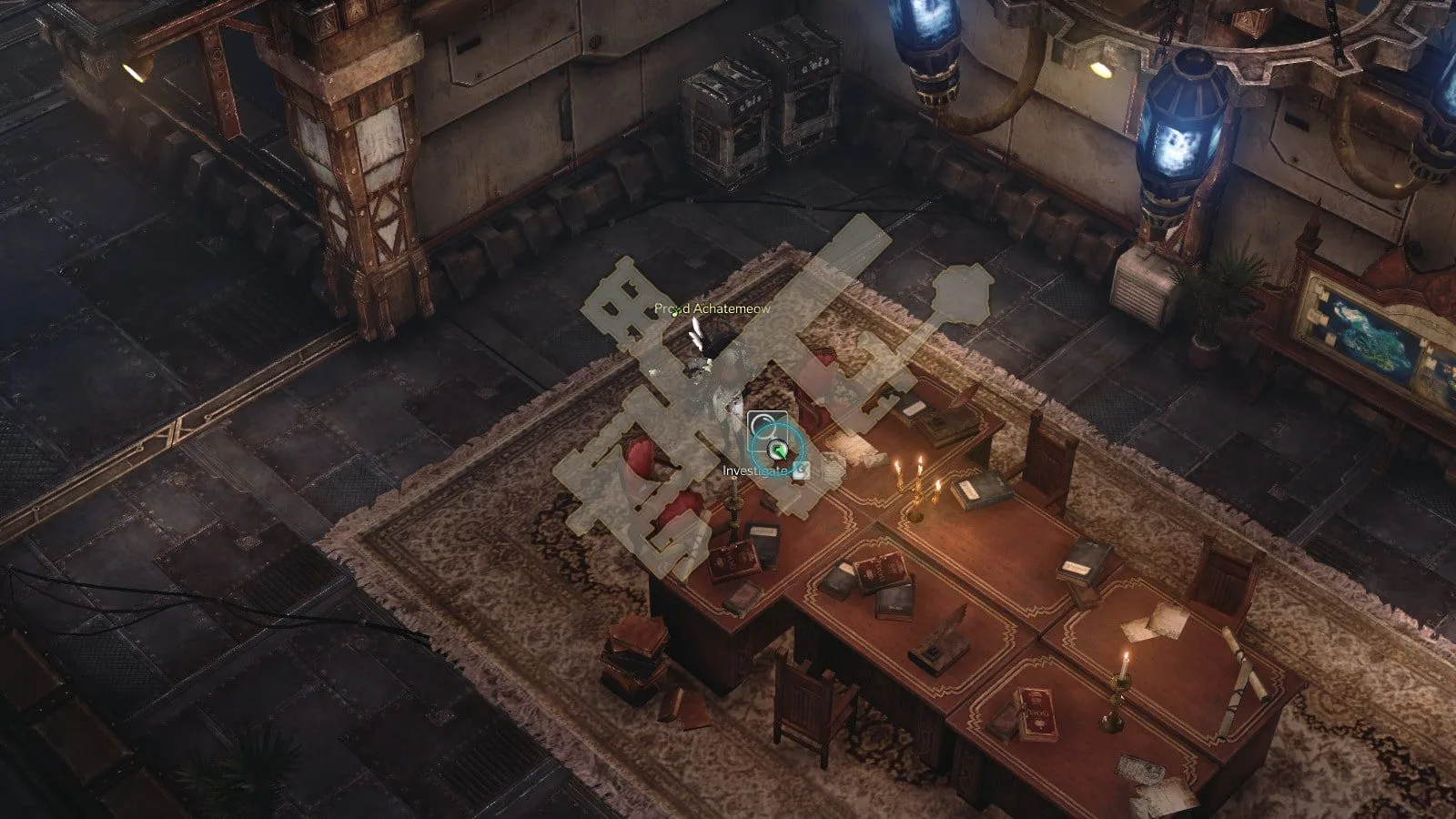Select the green player arrow map marker
Screen dimensions: 1456x819
(x=778, y=449)
